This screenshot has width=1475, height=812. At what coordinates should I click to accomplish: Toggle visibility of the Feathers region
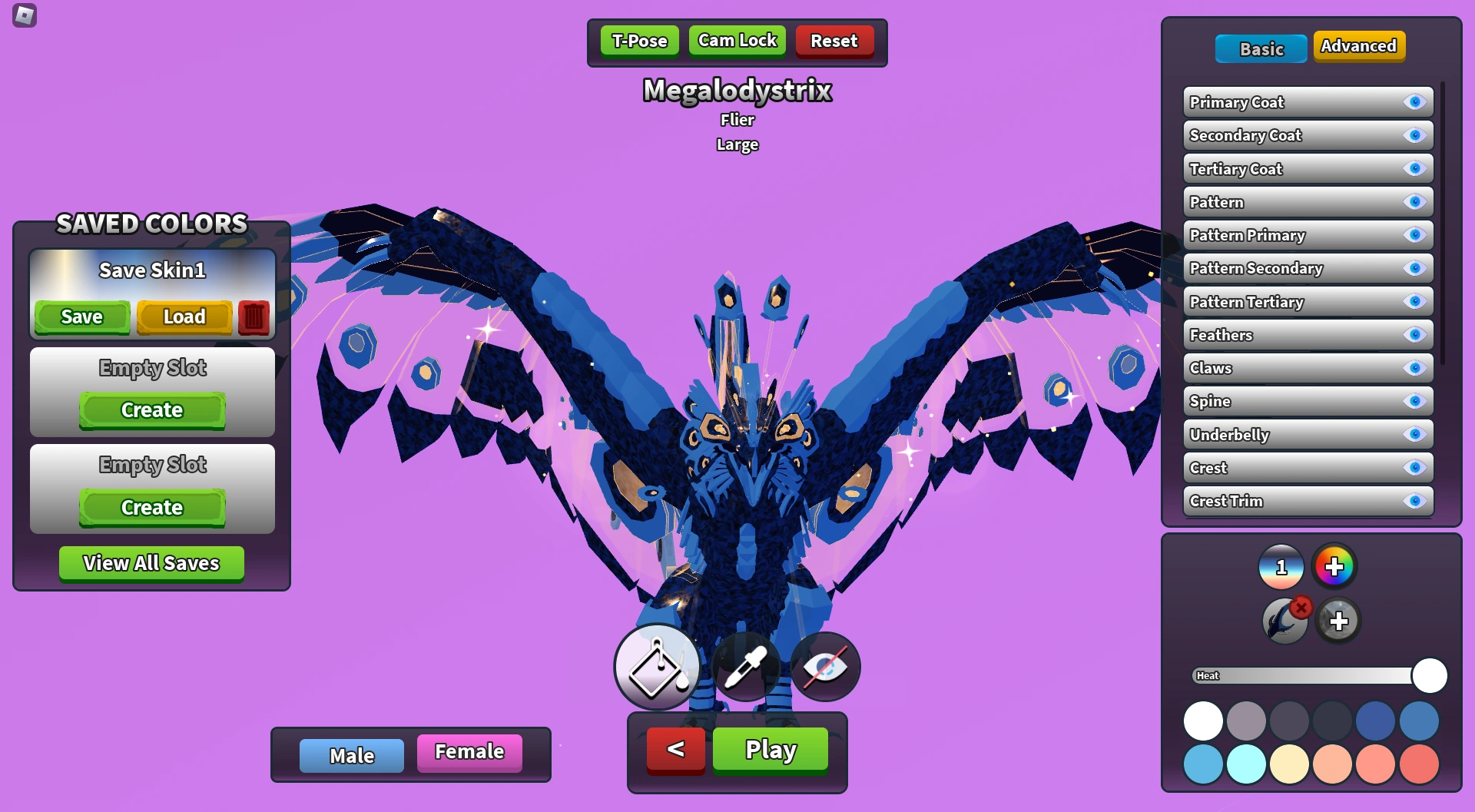pyautogui.click(x=1414, y=334)
